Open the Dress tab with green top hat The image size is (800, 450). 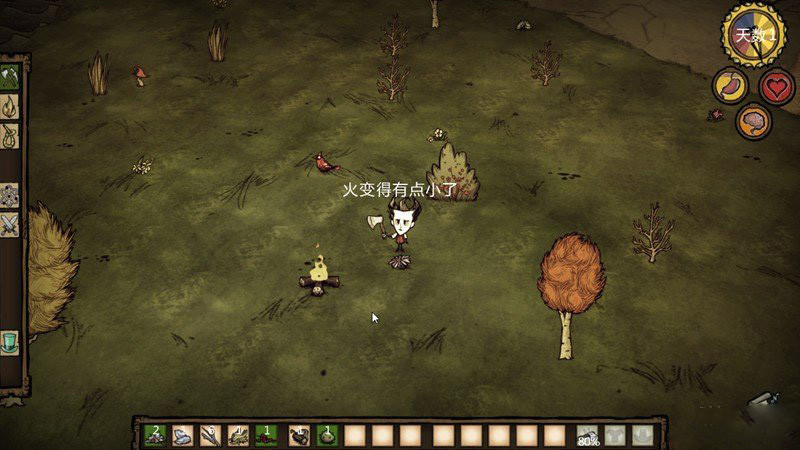pyautogui.click(x=11, y=341)
